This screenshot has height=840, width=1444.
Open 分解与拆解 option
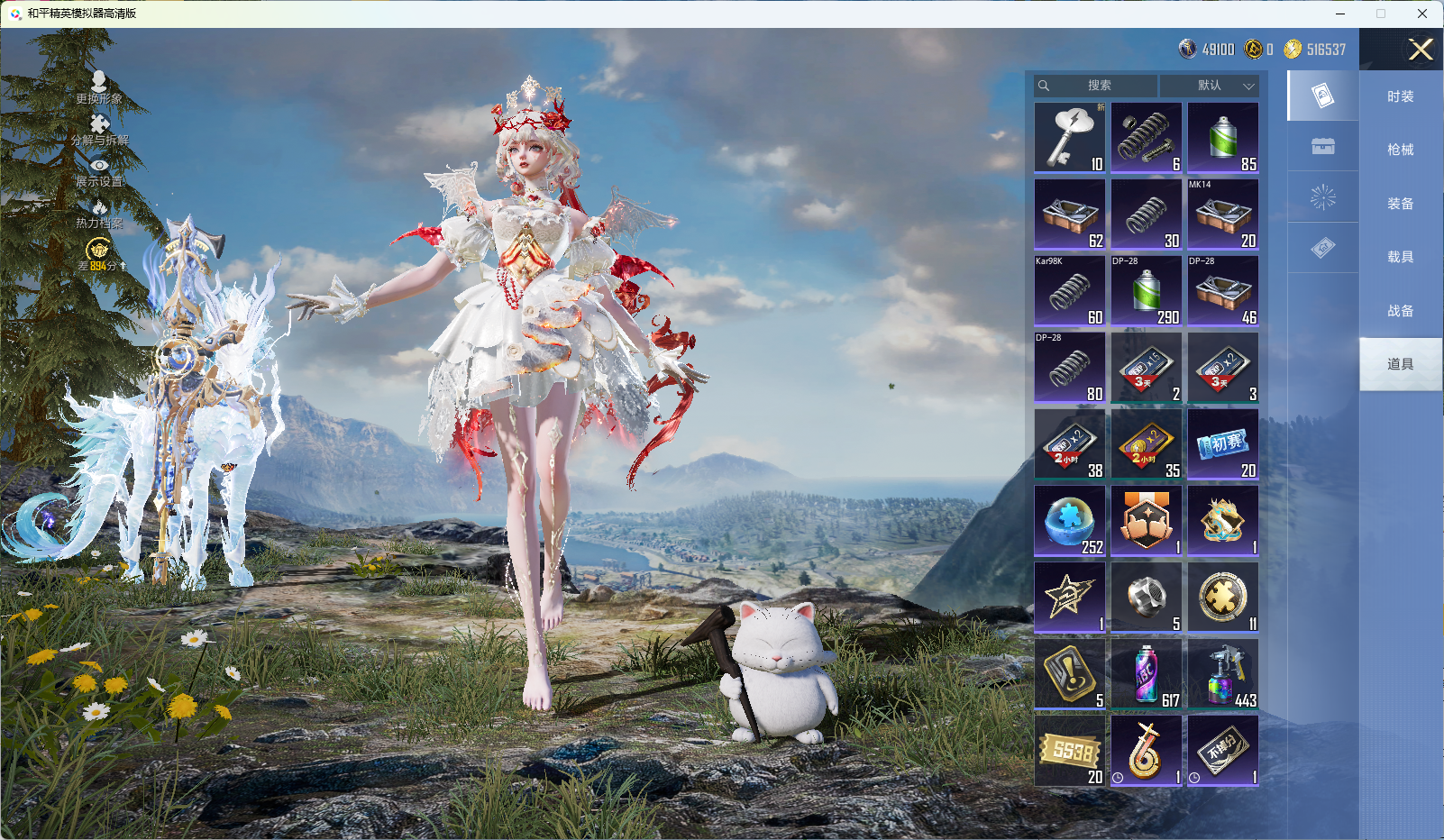click(99, 130)
